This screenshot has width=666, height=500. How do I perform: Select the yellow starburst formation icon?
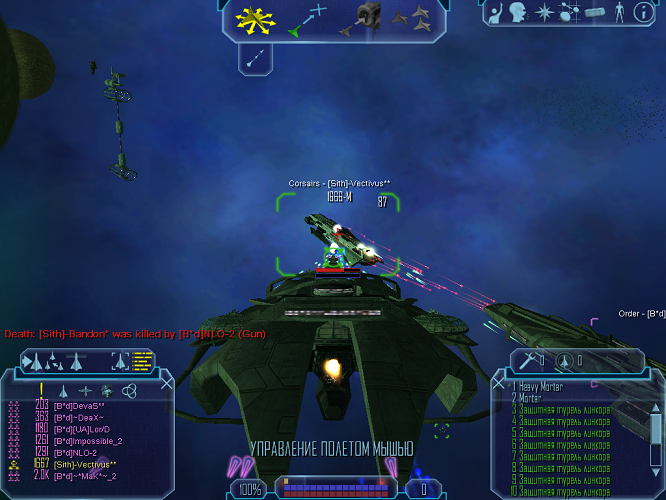[248, 19]
